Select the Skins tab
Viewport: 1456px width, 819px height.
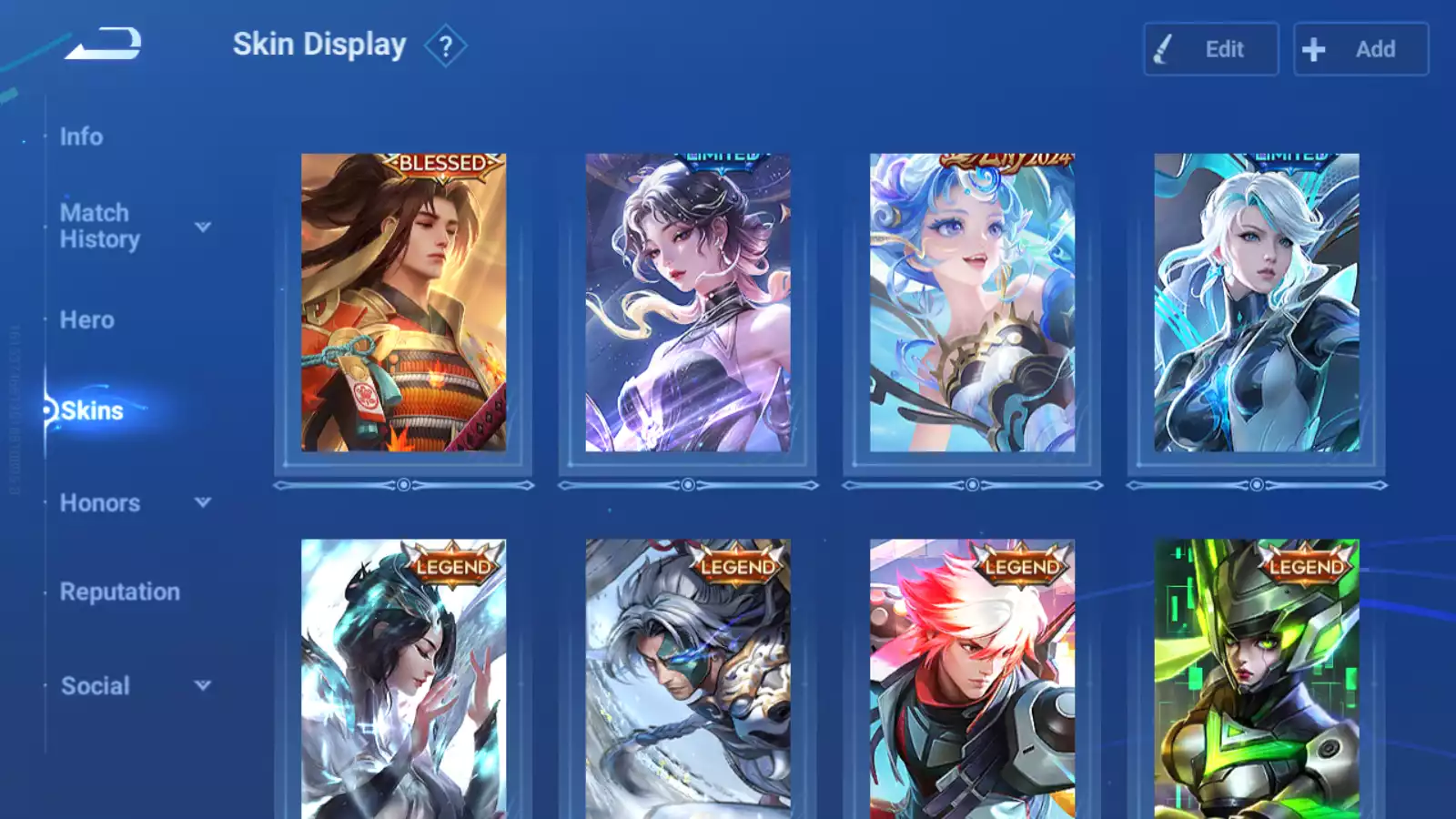click(x=92, y=410)
